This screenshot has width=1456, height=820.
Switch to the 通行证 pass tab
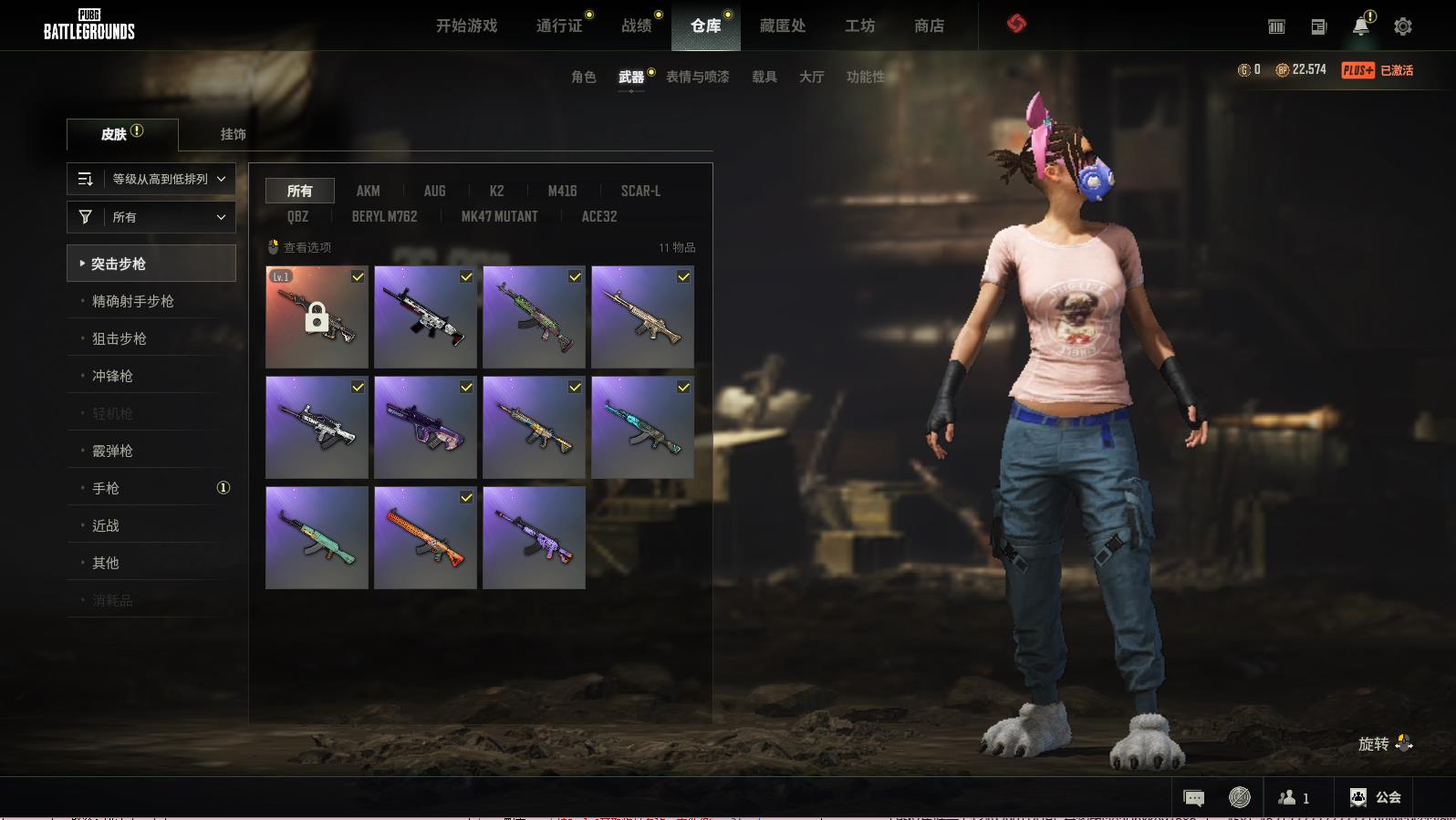pos(559,26)
